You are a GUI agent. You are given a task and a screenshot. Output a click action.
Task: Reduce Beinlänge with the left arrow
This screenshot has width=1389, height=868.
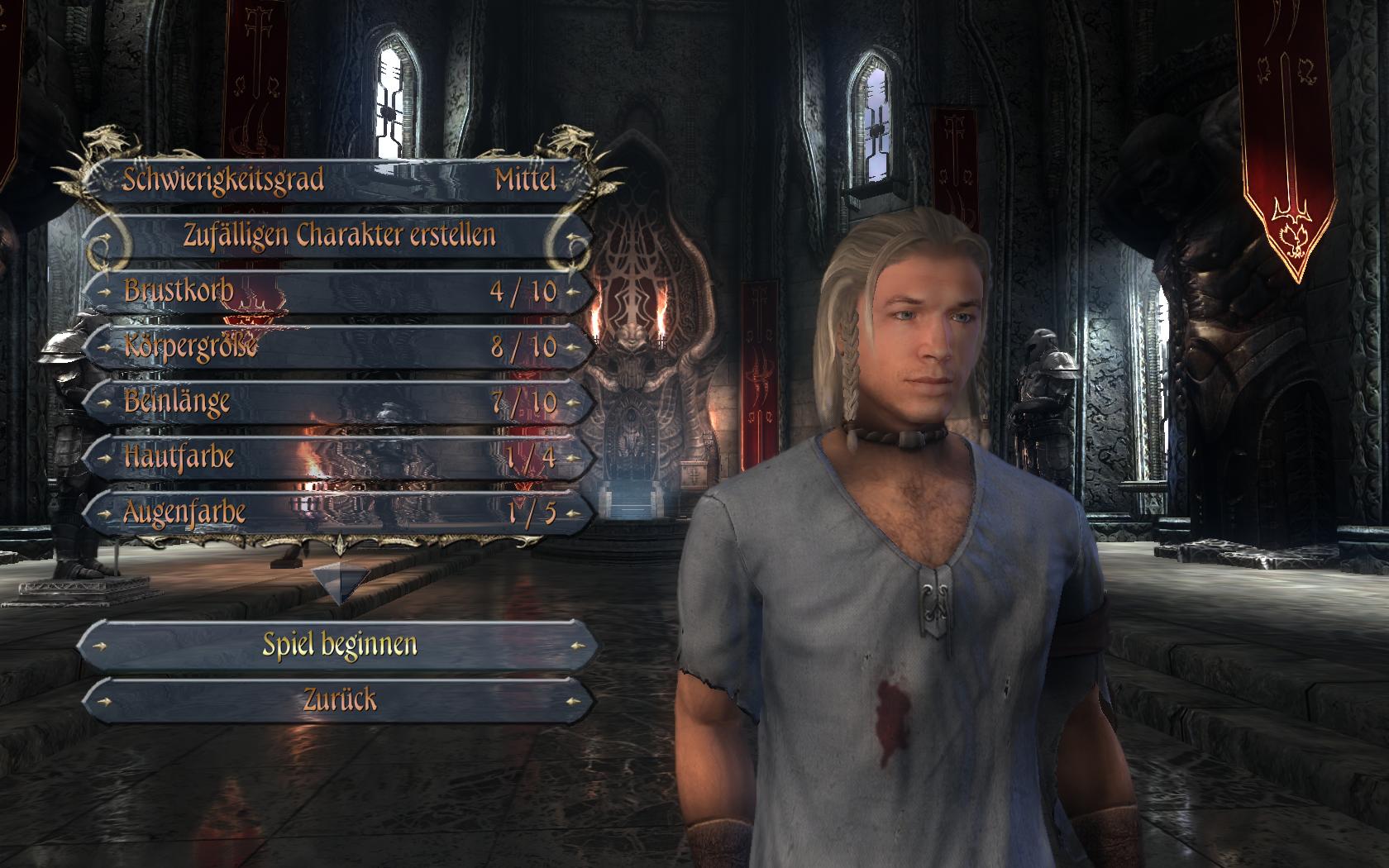coord(103,403)
